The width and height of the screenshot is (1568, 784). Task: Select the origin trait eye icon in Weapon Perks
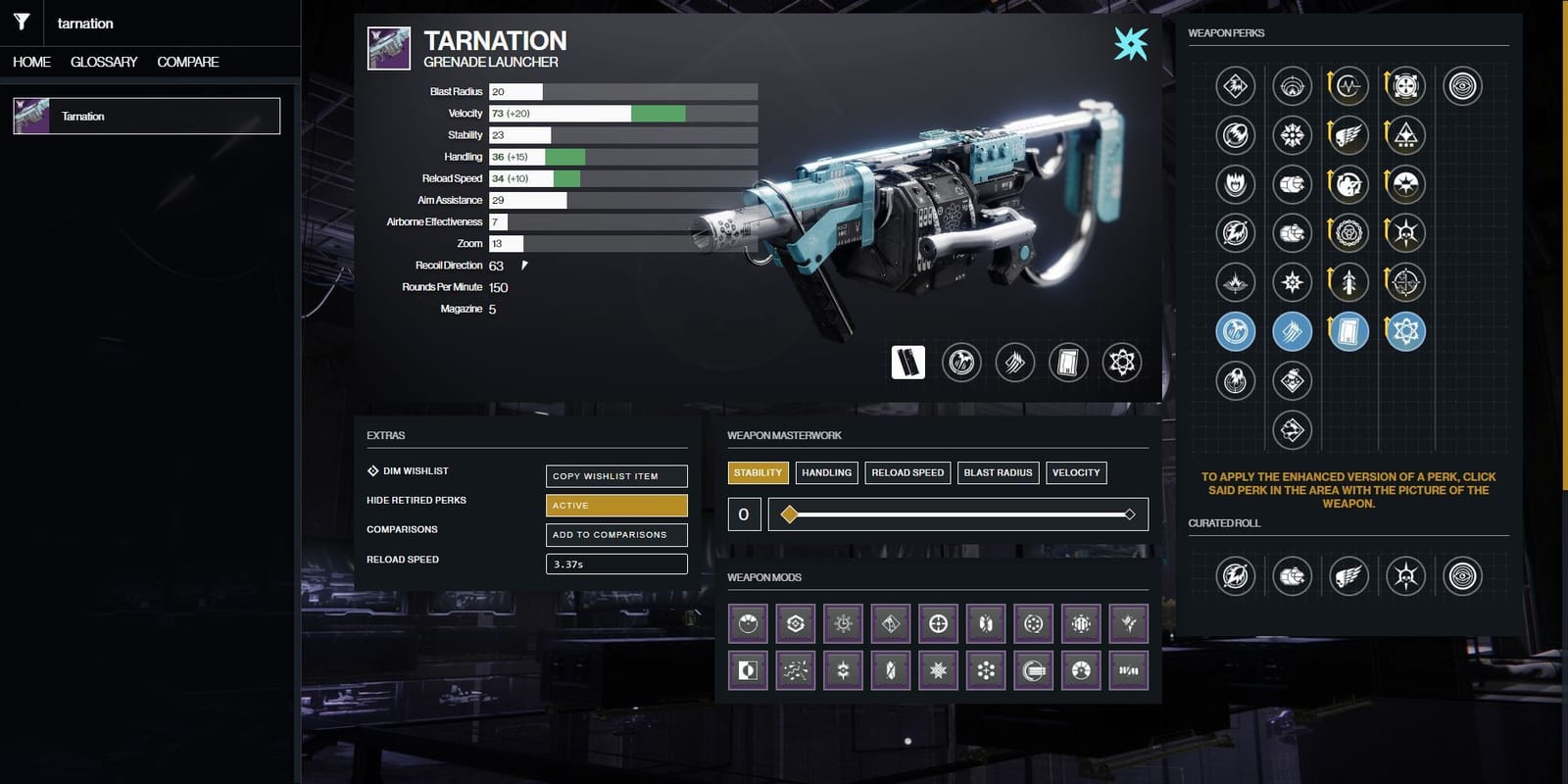[1463, 85]
